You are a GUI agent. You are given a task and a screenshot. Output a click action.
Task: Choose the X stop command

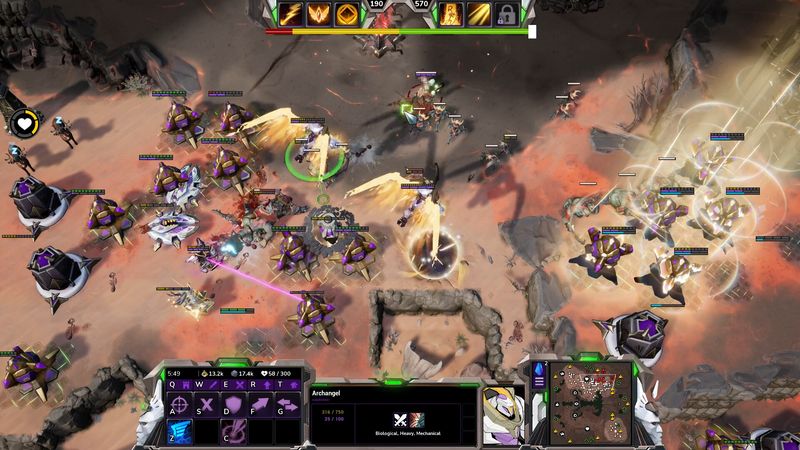(x=207, y=405)
